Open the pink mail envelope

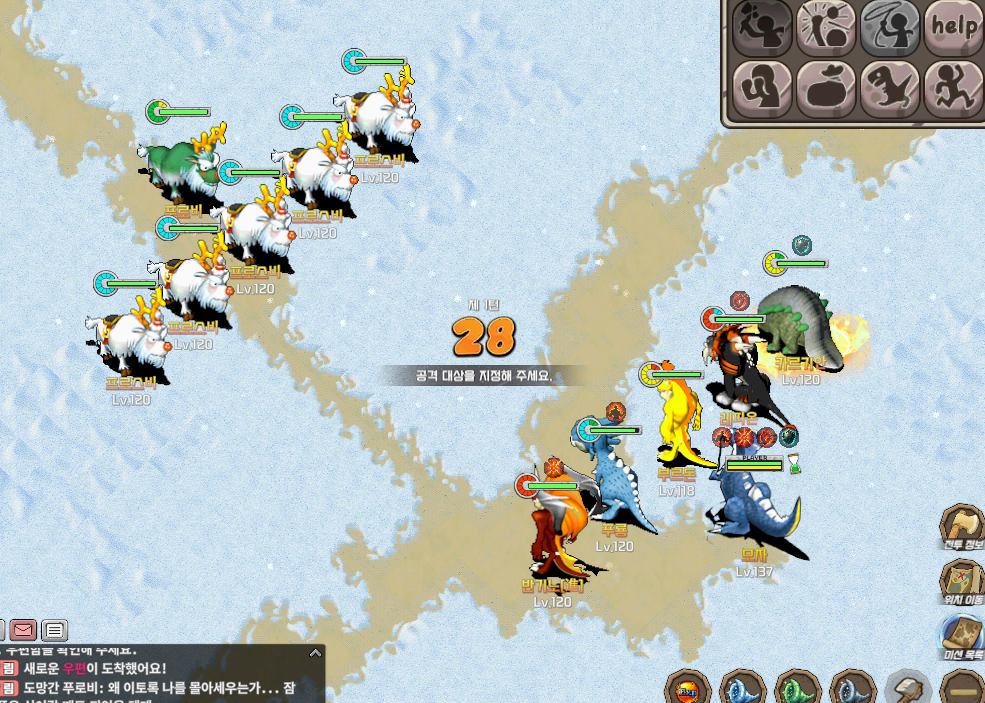click(24, 630)
